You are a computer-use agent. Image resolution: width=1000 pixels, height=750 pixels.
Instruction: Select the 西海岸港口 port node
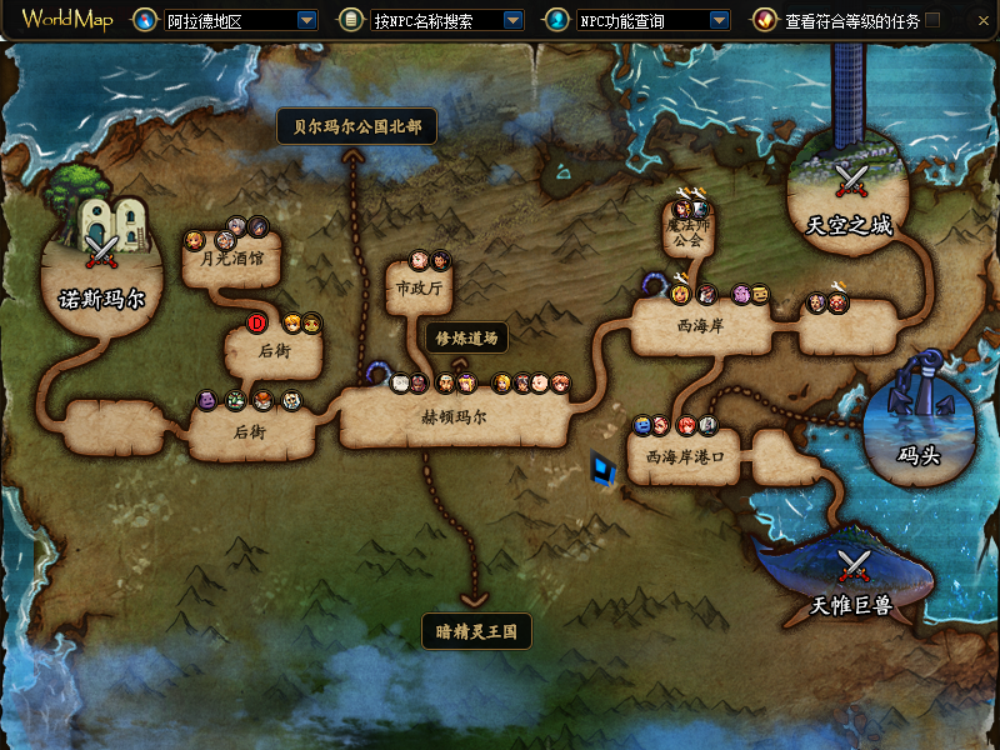[684, 457]
